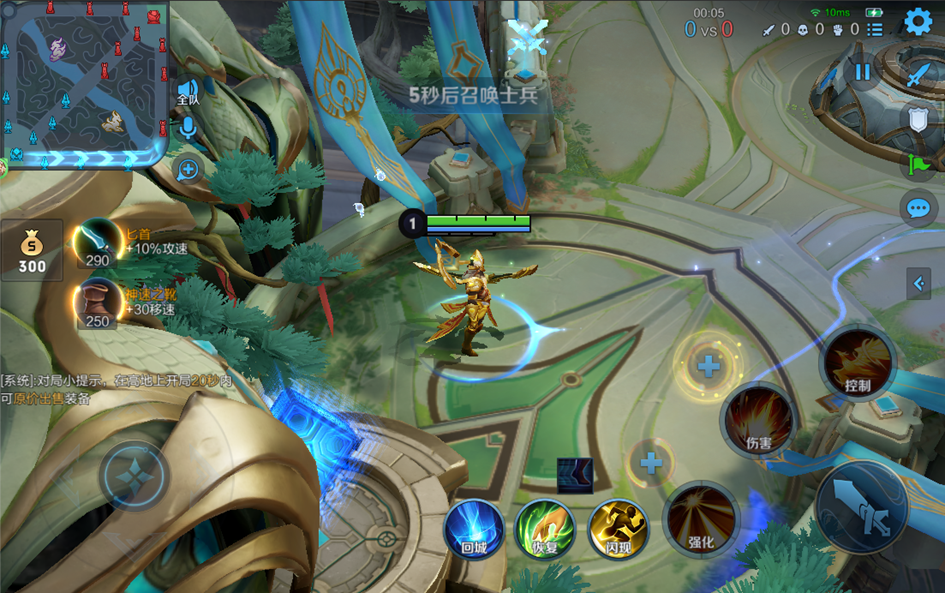Send the green flag gather signal
945x593 pixels.
coord(917,165)
